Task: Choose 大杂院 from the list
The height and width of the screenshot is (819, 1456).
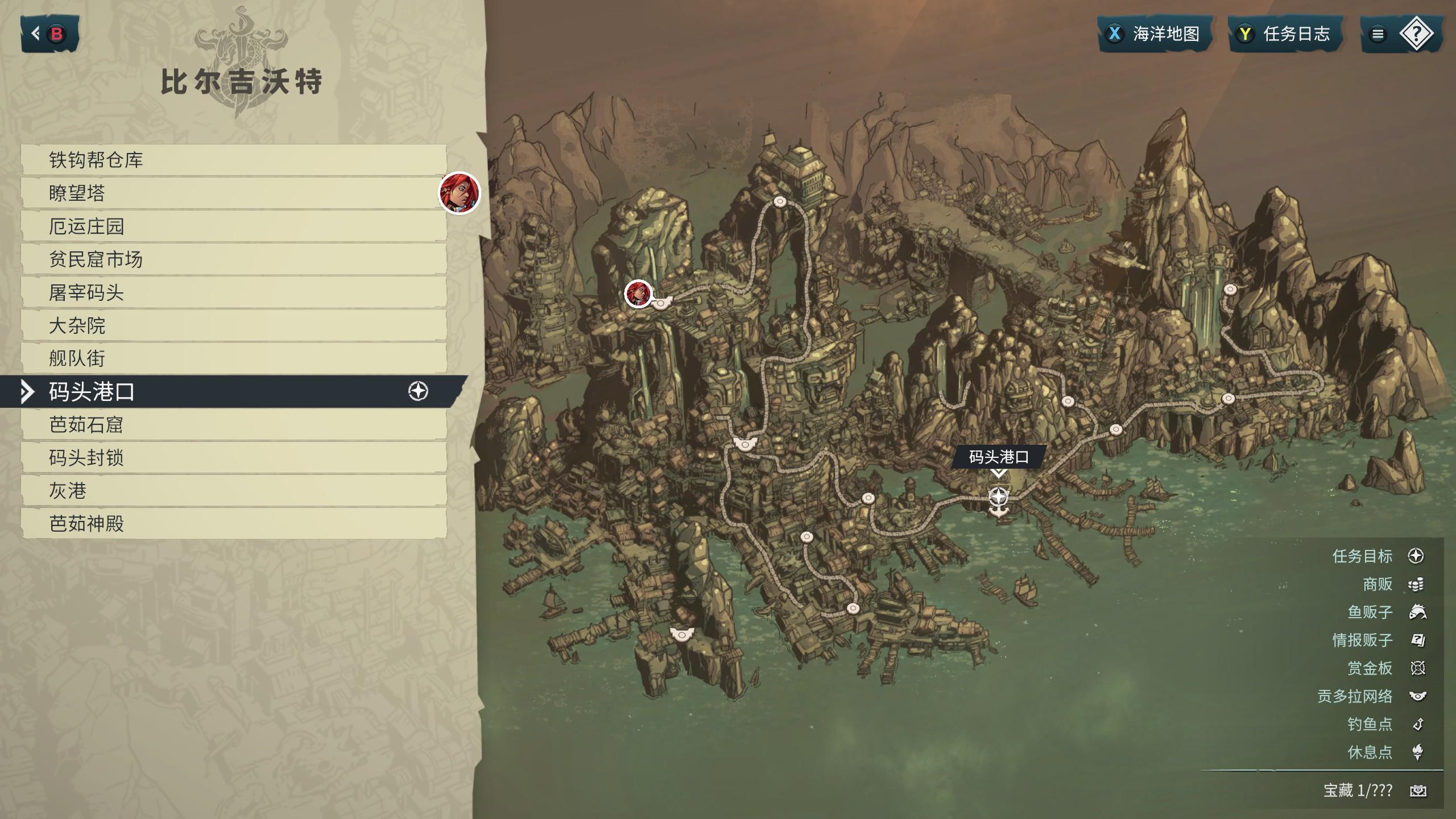Action: coord(233,325)
